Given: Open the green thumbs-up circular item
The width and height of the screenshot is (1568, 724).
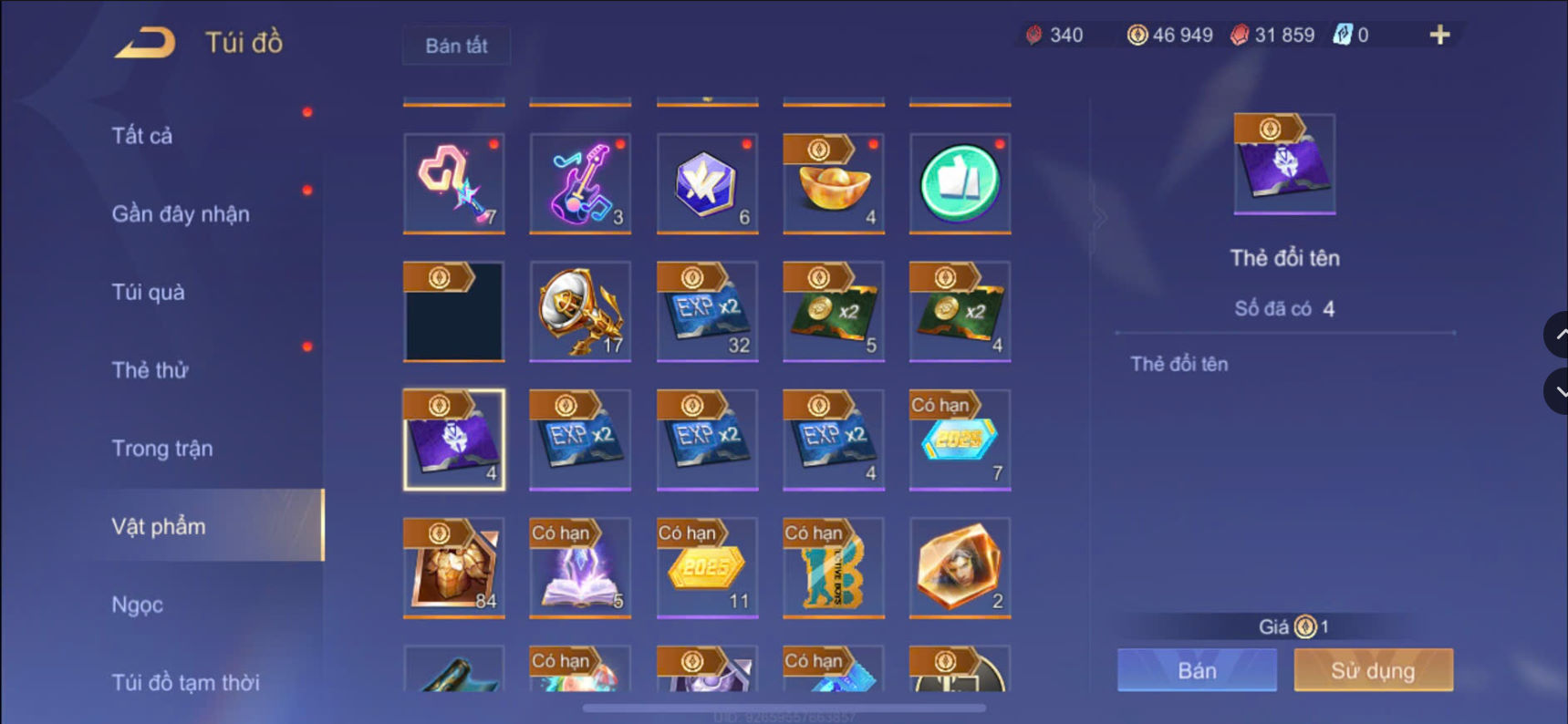Looking at the screenshot, I should click(959, 184).
